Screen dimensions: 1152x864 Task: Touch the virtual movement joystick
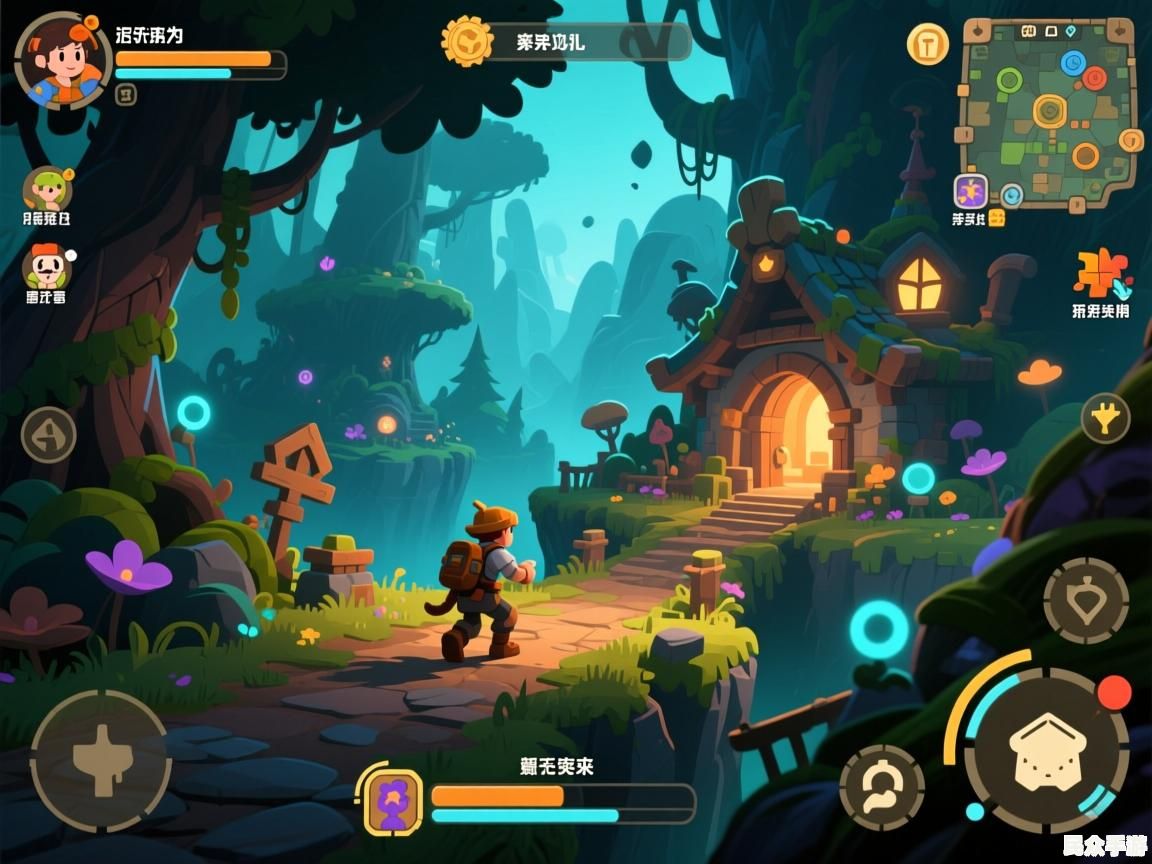[100, 760]
